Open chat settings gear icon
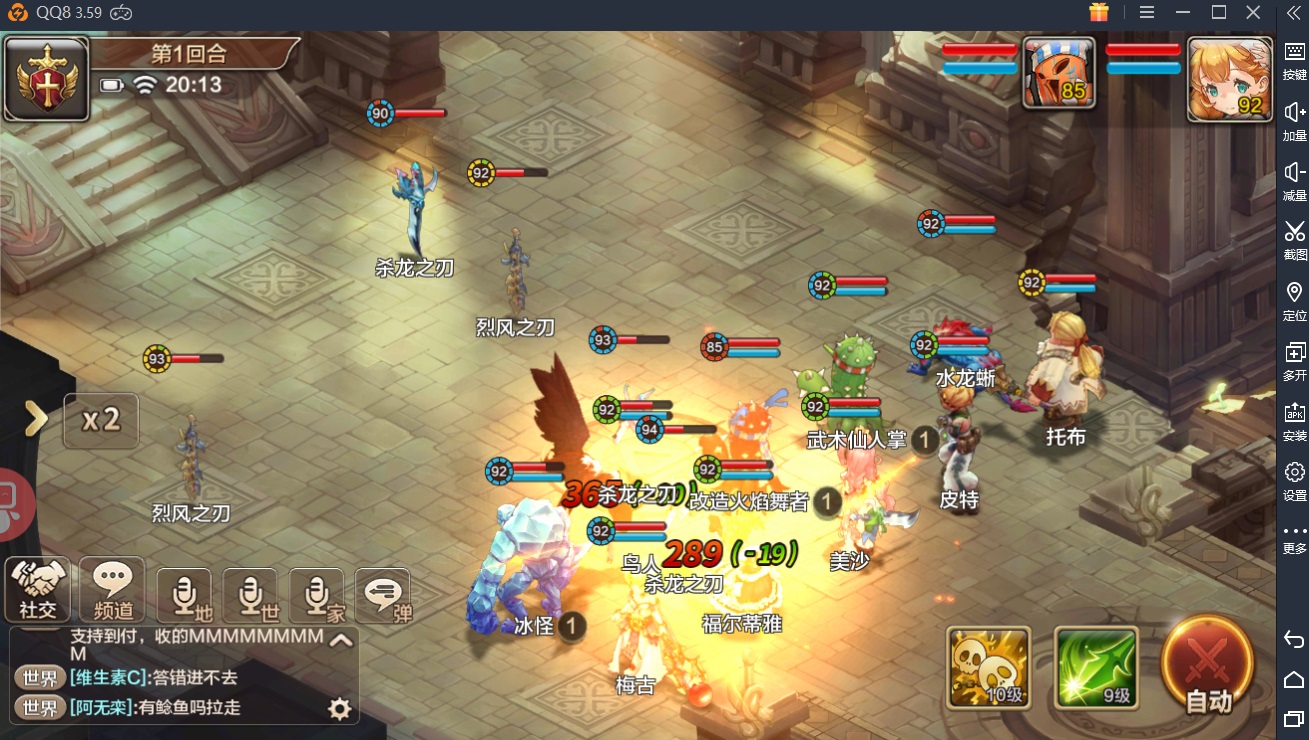Viewport: 1309px width, 740px height. coord(340,709)
